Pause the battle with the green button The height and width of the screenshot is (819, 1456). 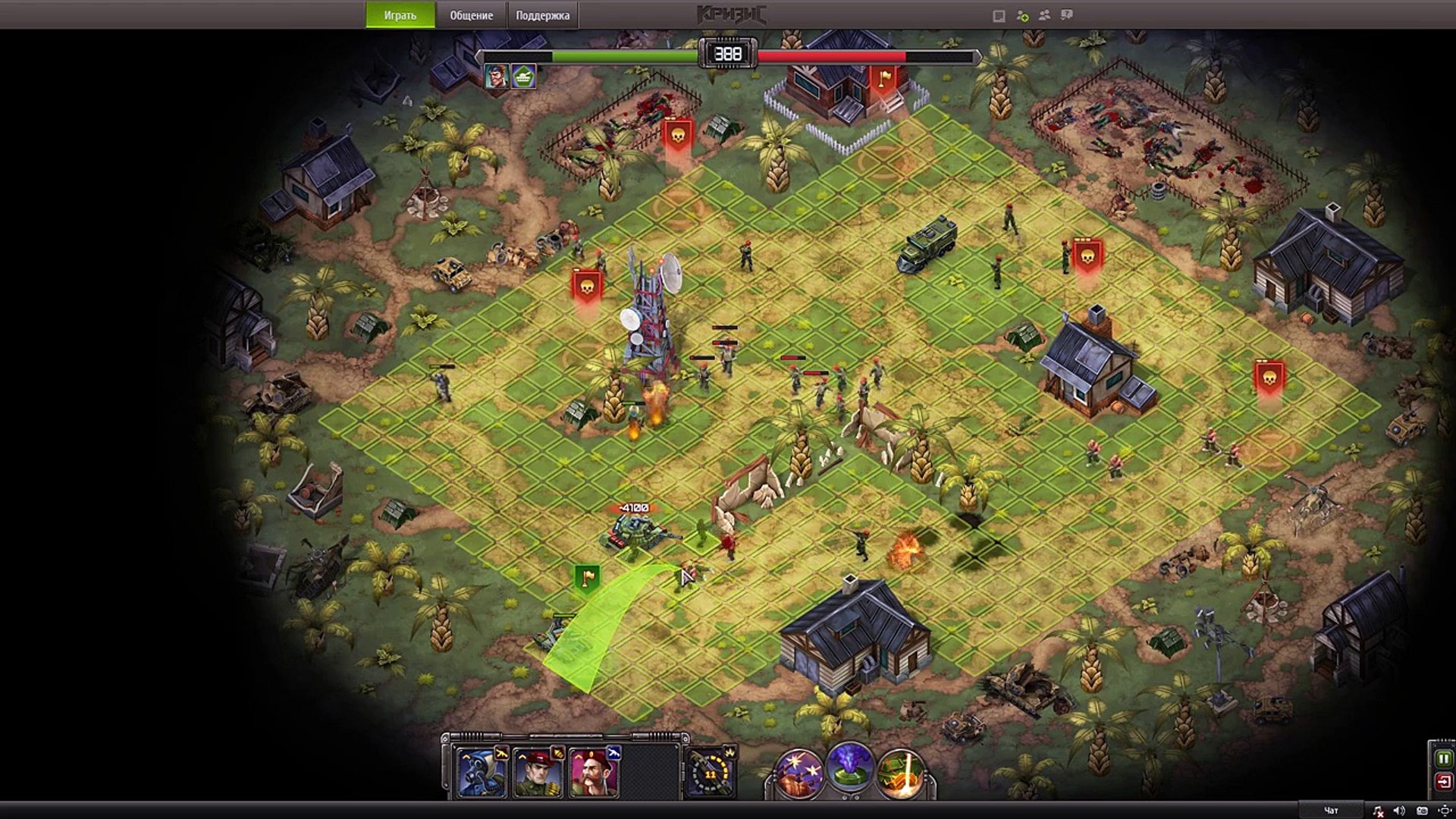[x=1443, y=758]
